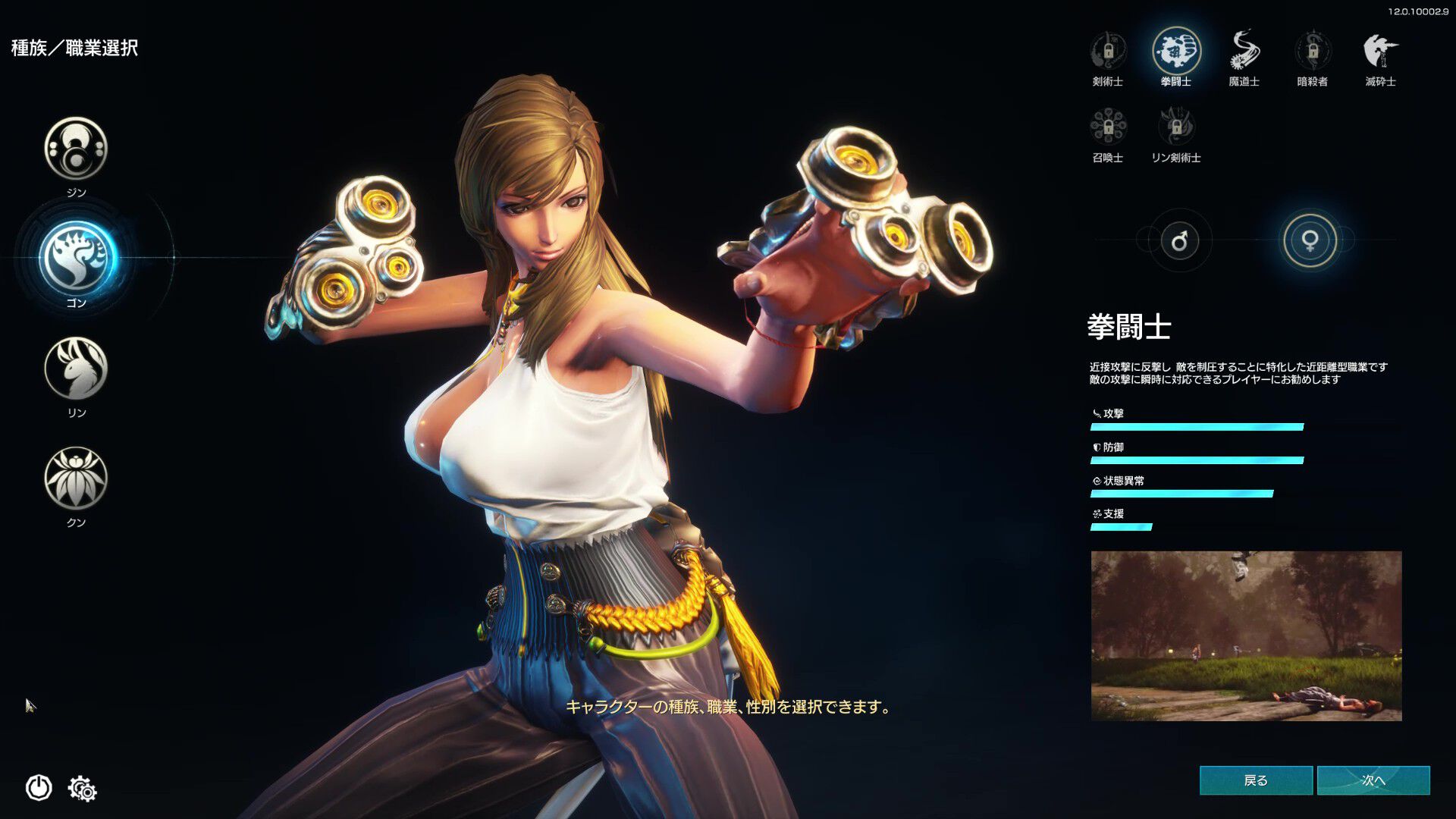Choose the 召喚士 class icon
Screen dimensions: 1456x819
(x=1108, y=127)
